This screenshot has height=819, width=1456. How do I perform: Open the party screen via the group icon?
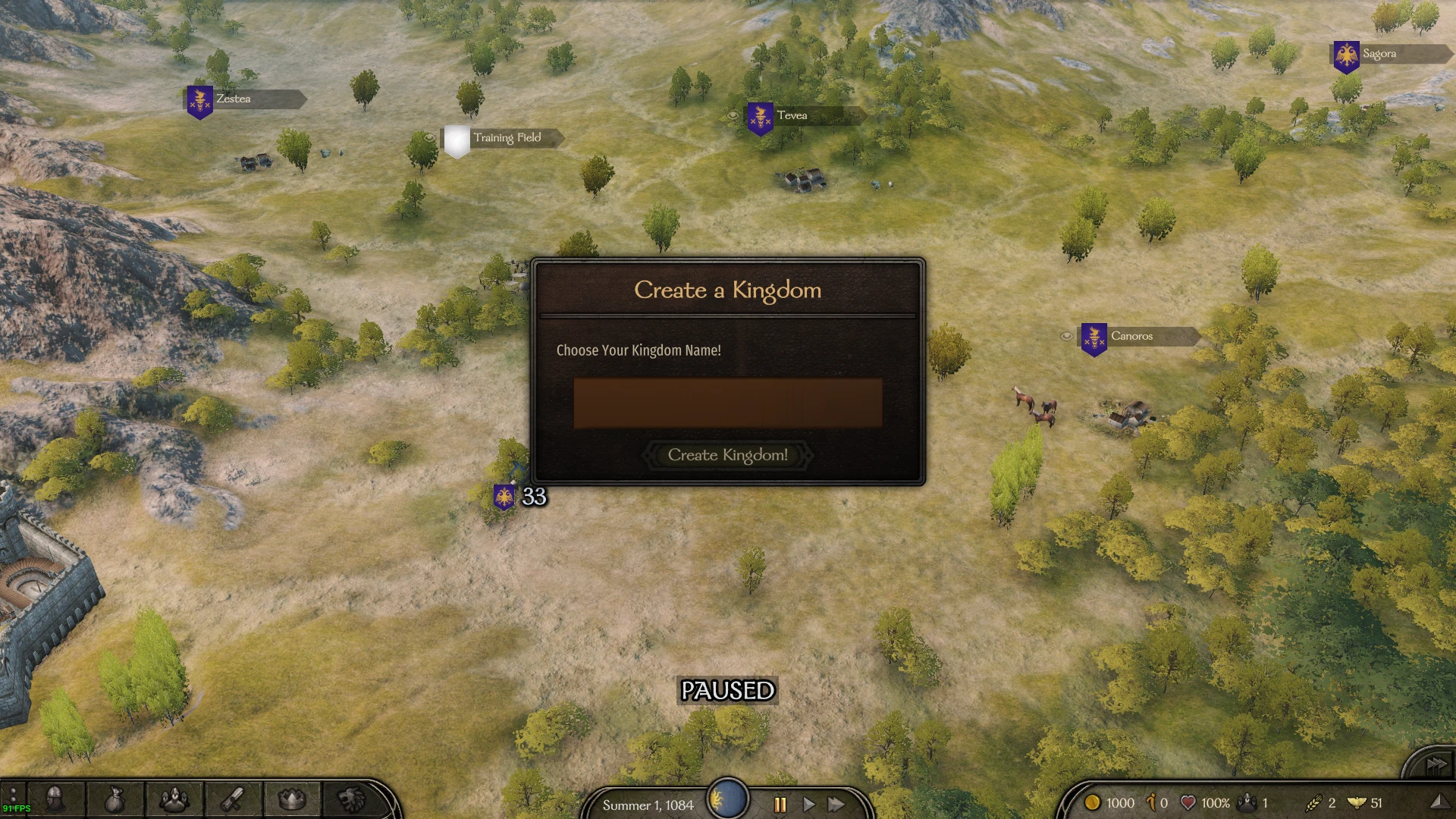pyautogui.click(x=174, y=800)
